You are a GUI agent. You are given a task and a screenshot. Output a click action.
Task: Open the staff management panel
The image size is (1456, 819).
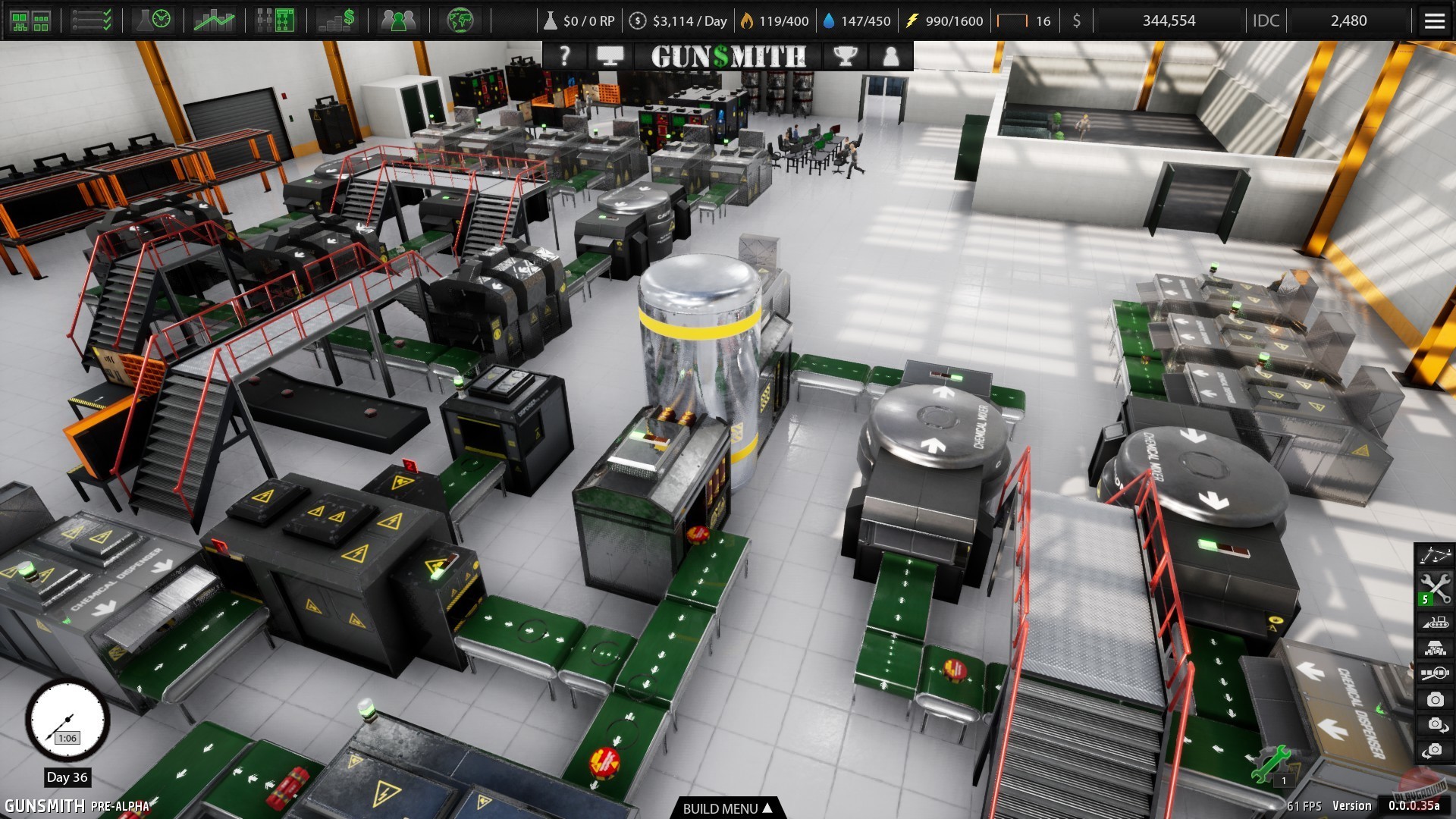[x=400, y=20]
